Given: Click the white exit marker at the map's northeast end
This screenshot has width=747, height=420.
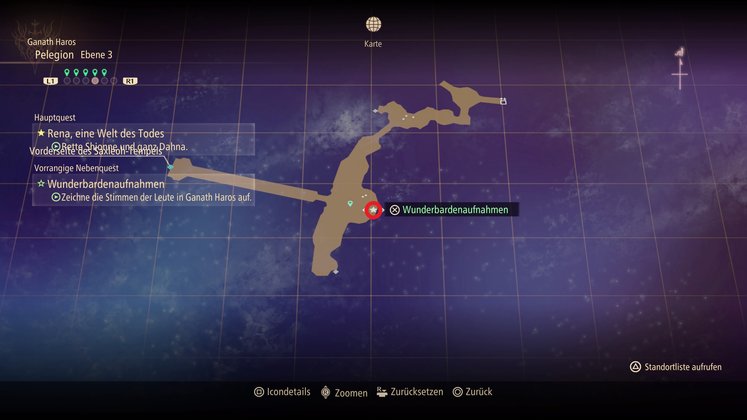Looking at the screenshot, I should (504, 100).
